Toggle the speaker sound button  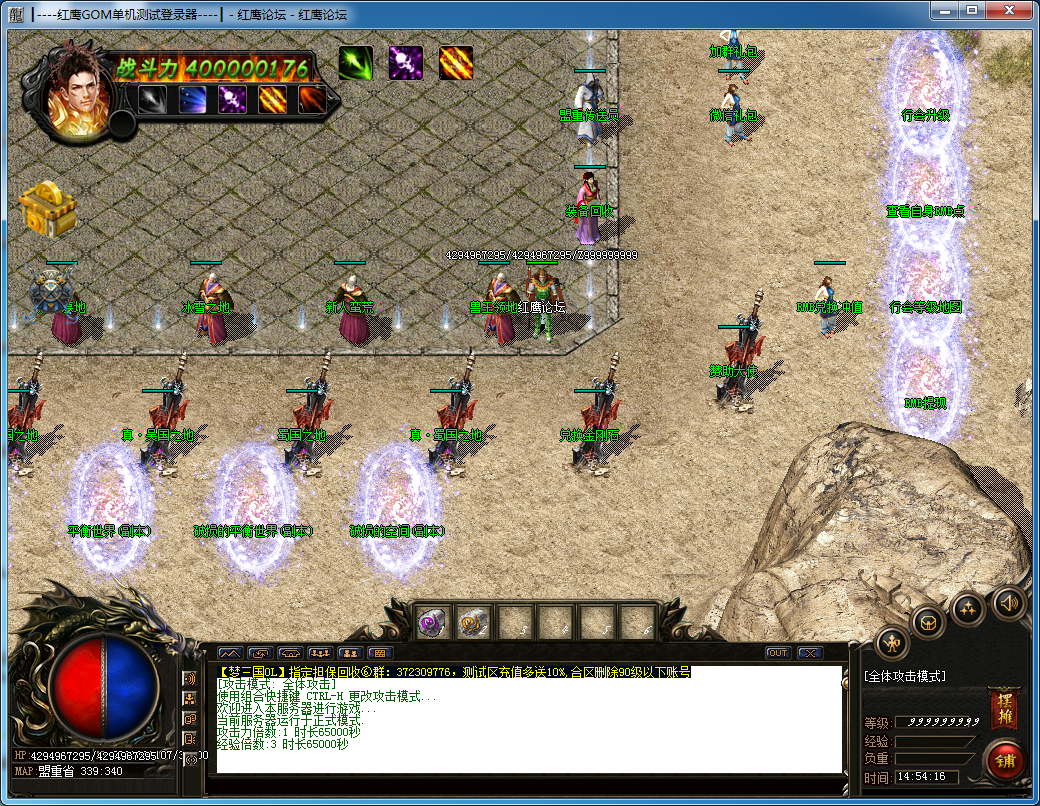[1008, 603]
